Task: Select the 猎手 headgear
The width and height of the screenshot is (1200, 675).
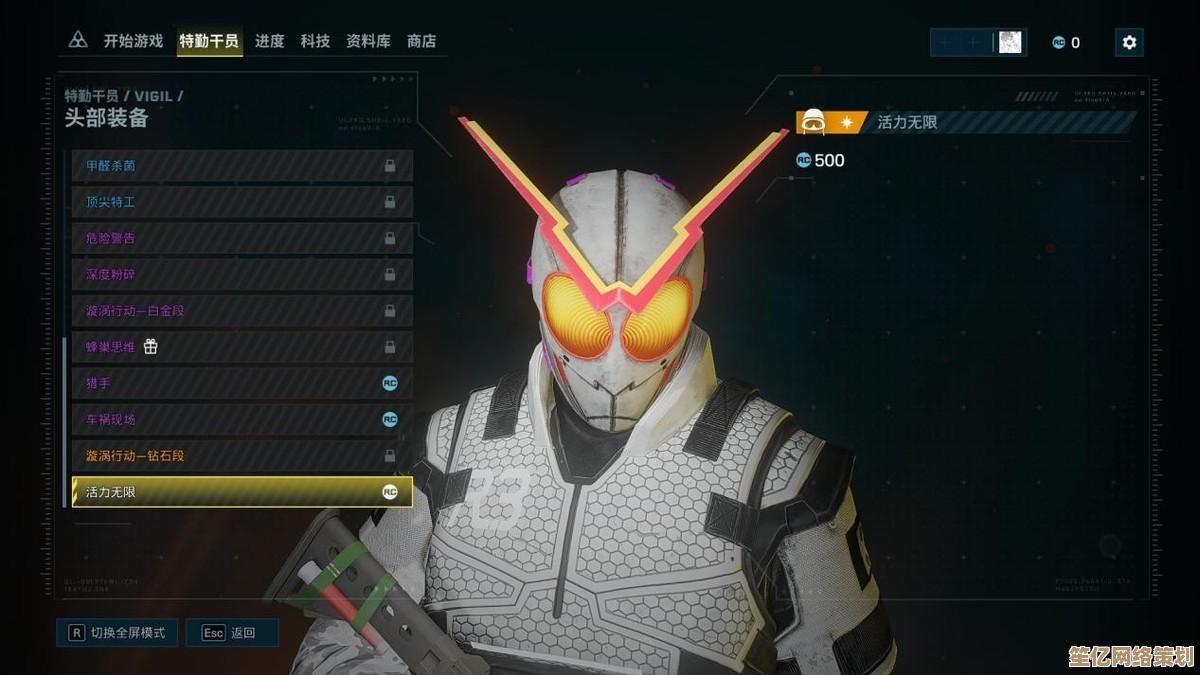Action: [x=242, y=383]
